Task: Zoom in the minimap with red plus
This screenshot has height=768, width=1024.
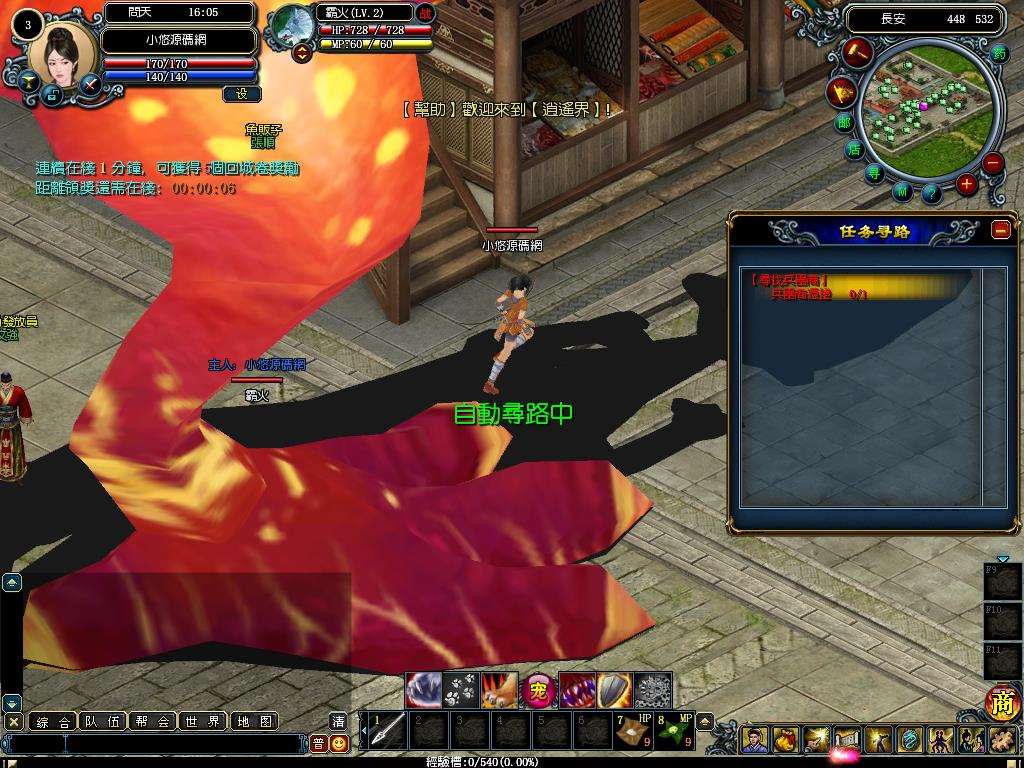Action: coord(966,184)
